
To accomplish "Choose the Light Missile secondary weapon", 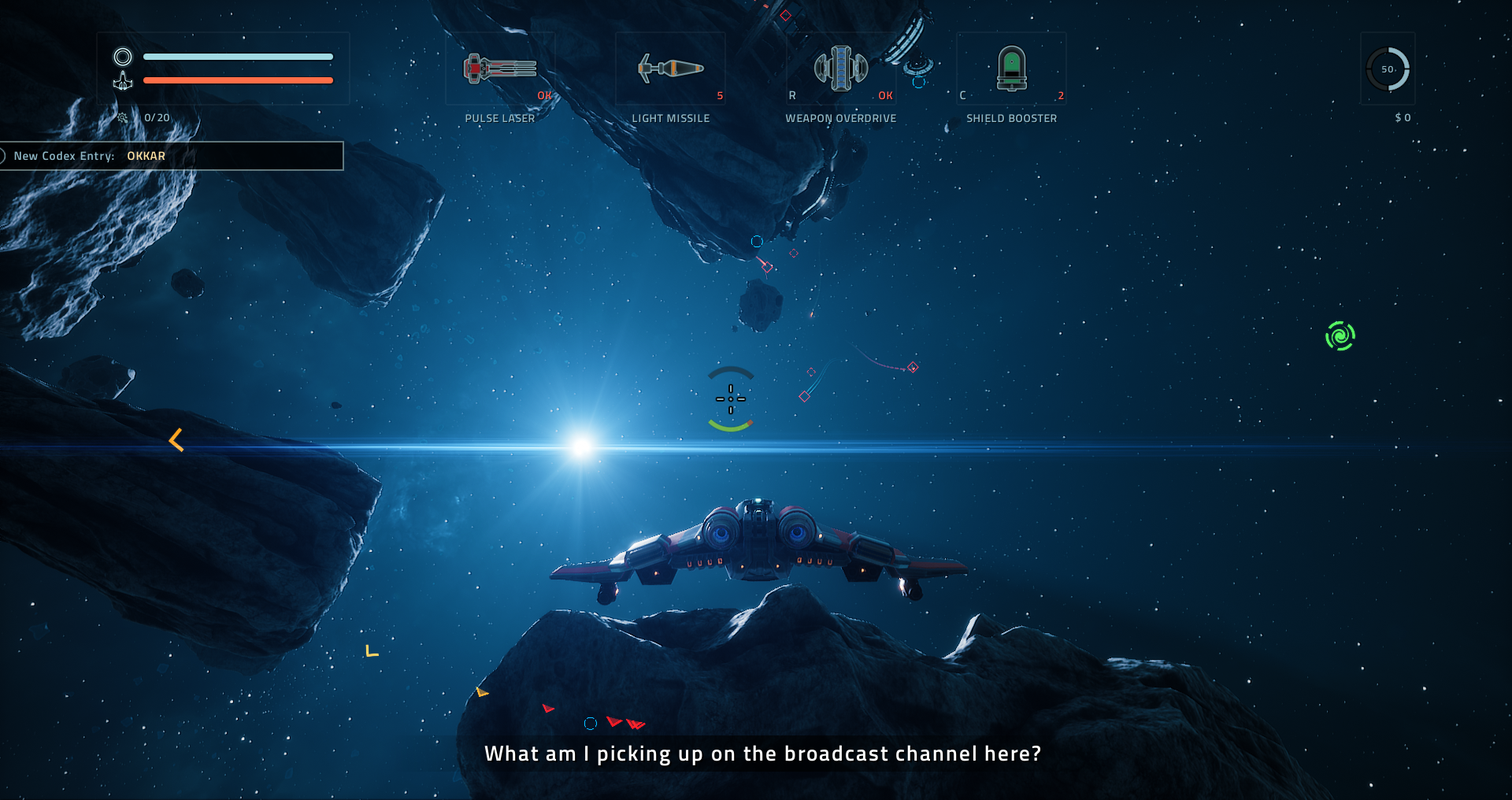I will [x=670, y=69].
